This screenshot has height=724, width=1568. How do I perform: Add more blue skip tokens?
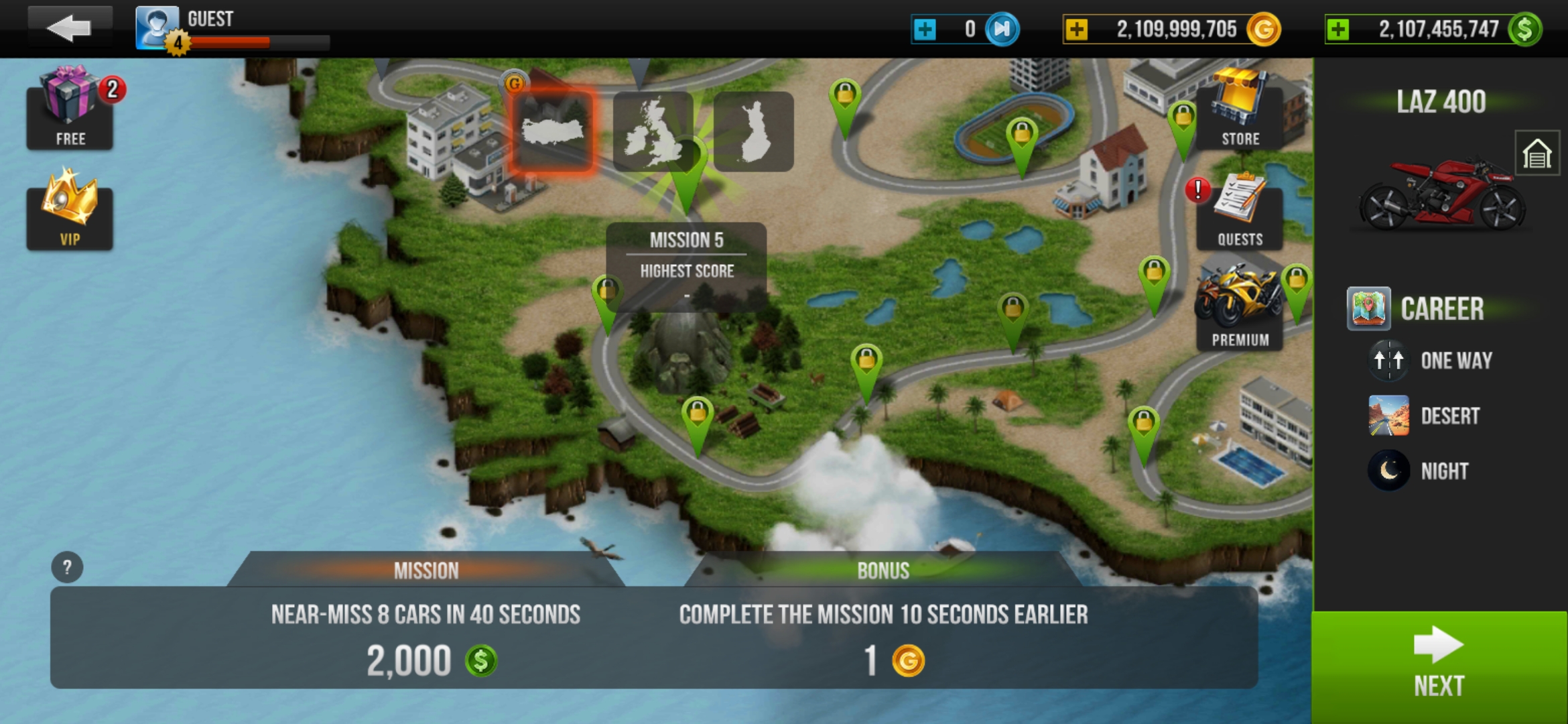[x=925, y=29]
